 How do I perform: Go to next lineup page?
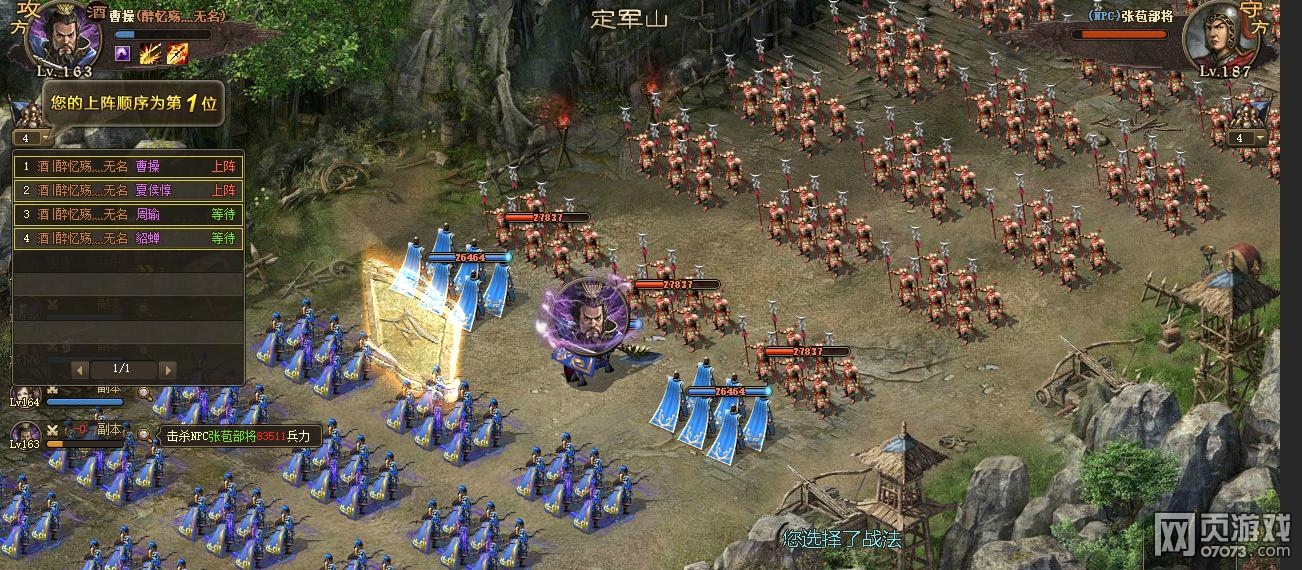coord(167,369)
